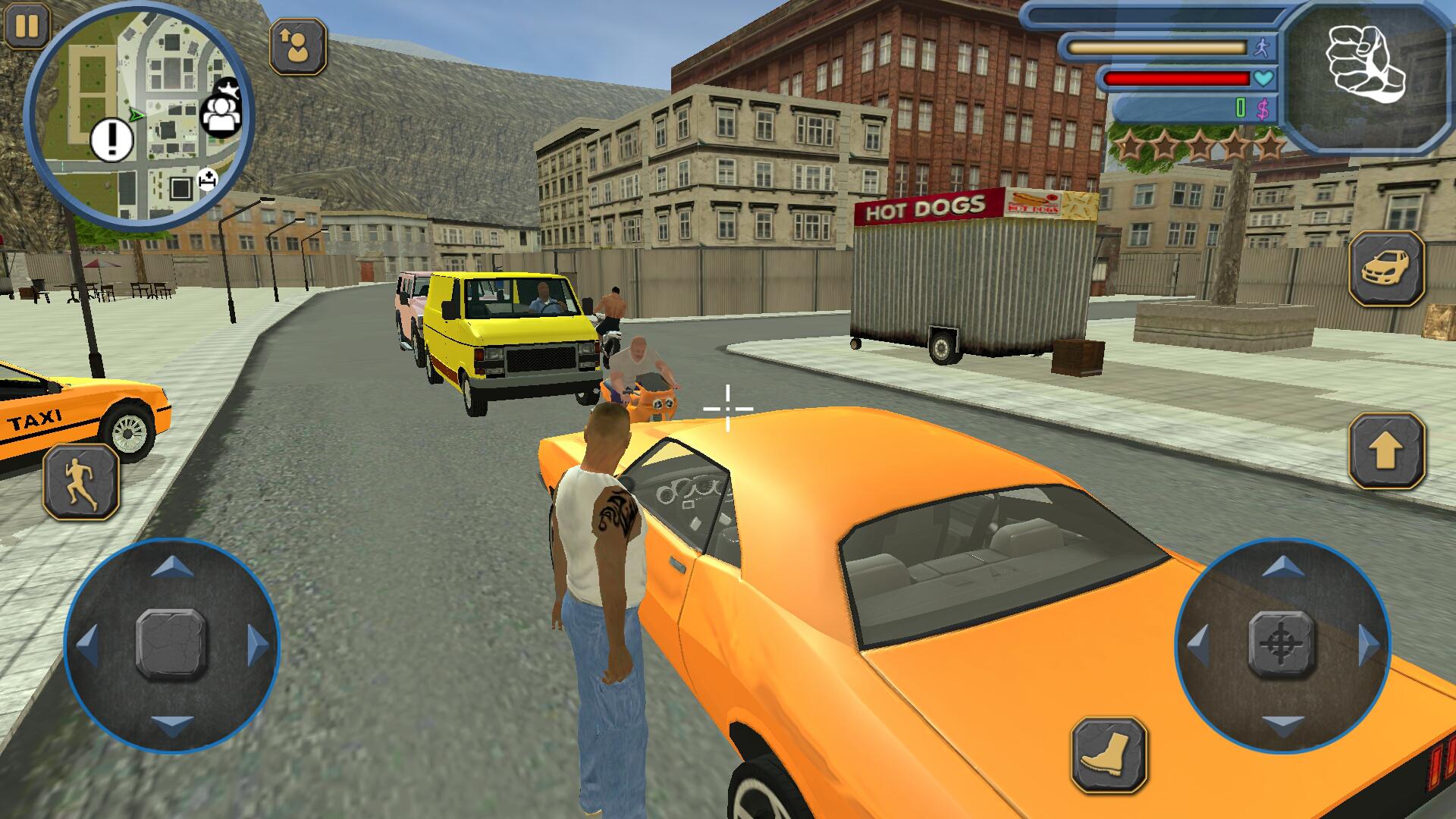Click the exclamation mark mission marker on minimap
This screenshot has height=819, width=1456.
point(112,140)
